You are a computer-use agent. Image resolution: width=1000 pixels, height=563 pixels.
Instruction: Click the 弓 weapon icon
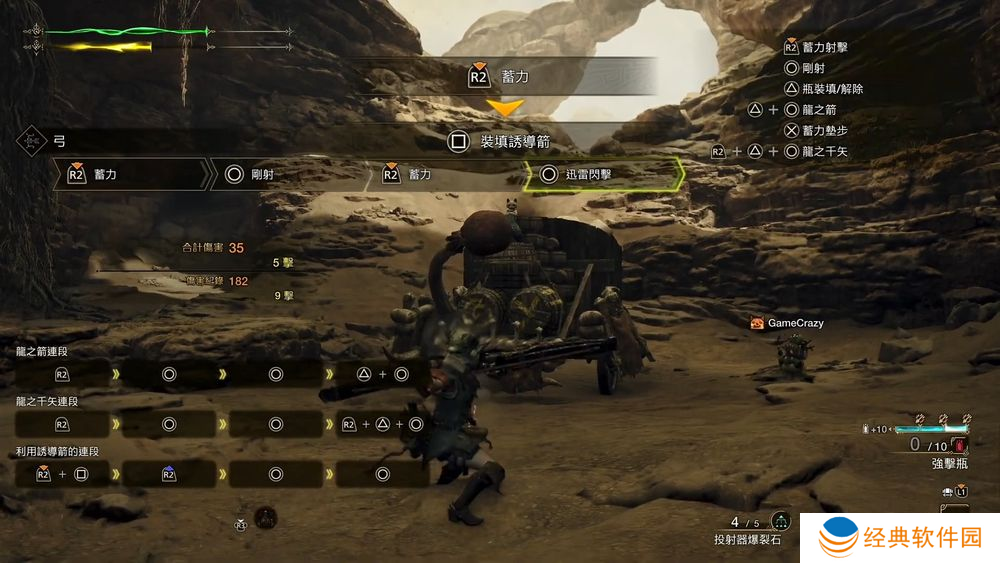[x=32, y=141]
